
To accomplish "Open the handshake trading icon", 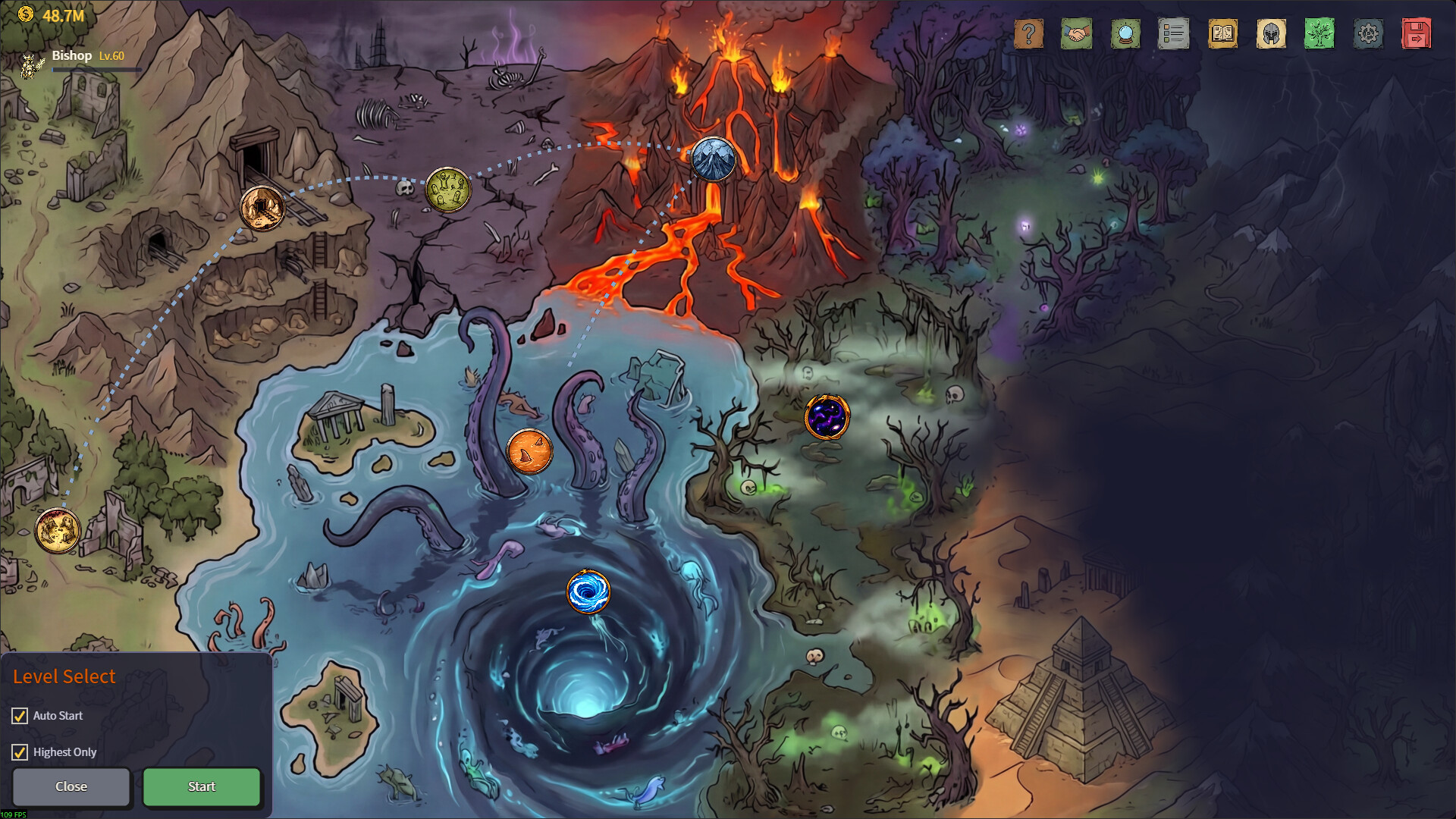I will (x=1077, y=33).
